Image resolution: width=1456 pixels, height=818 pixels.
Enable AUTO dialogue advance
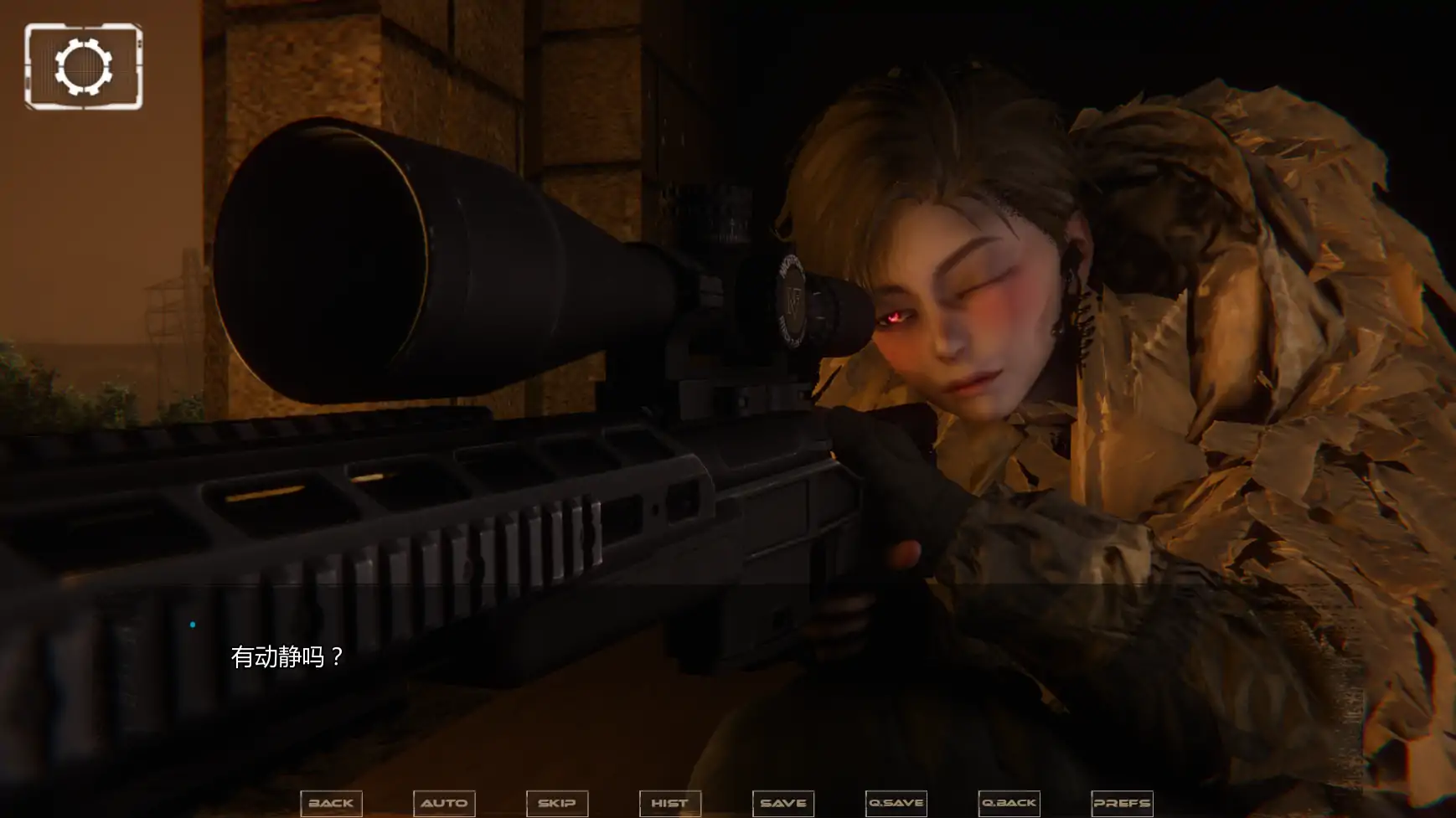[444, 803]
